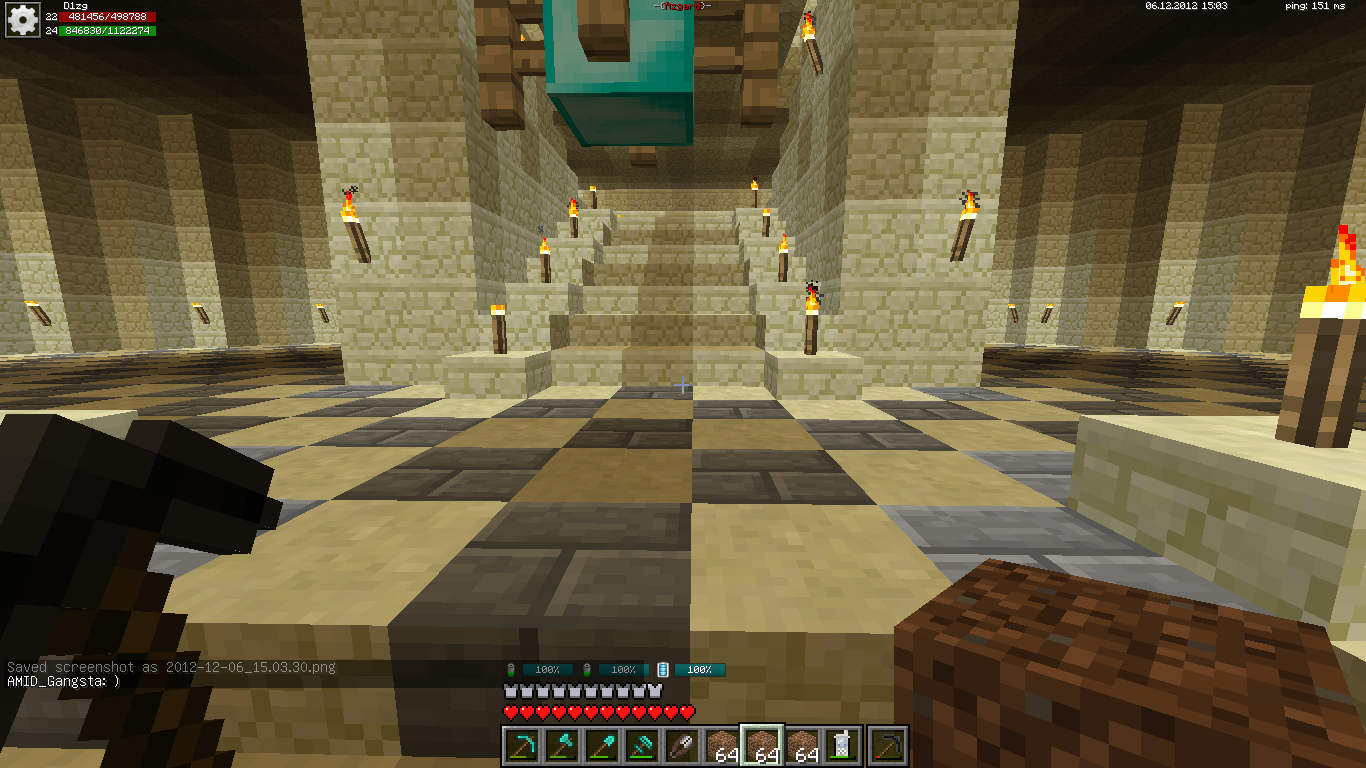
Task: Pick the diamond shovel hotbar slot
Action: 600,745
